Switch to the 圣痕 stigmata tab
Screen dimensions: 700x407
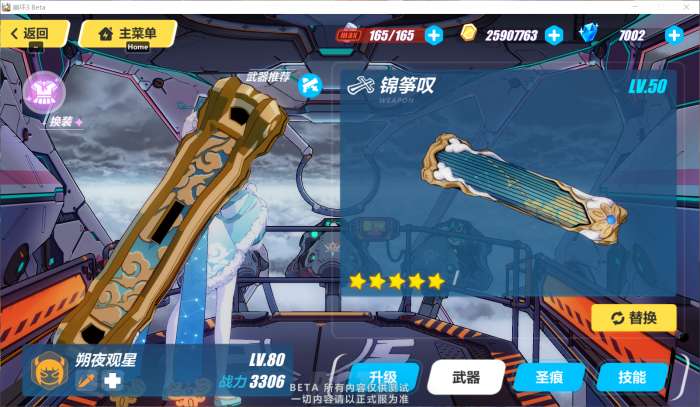(x=550, y=377)
